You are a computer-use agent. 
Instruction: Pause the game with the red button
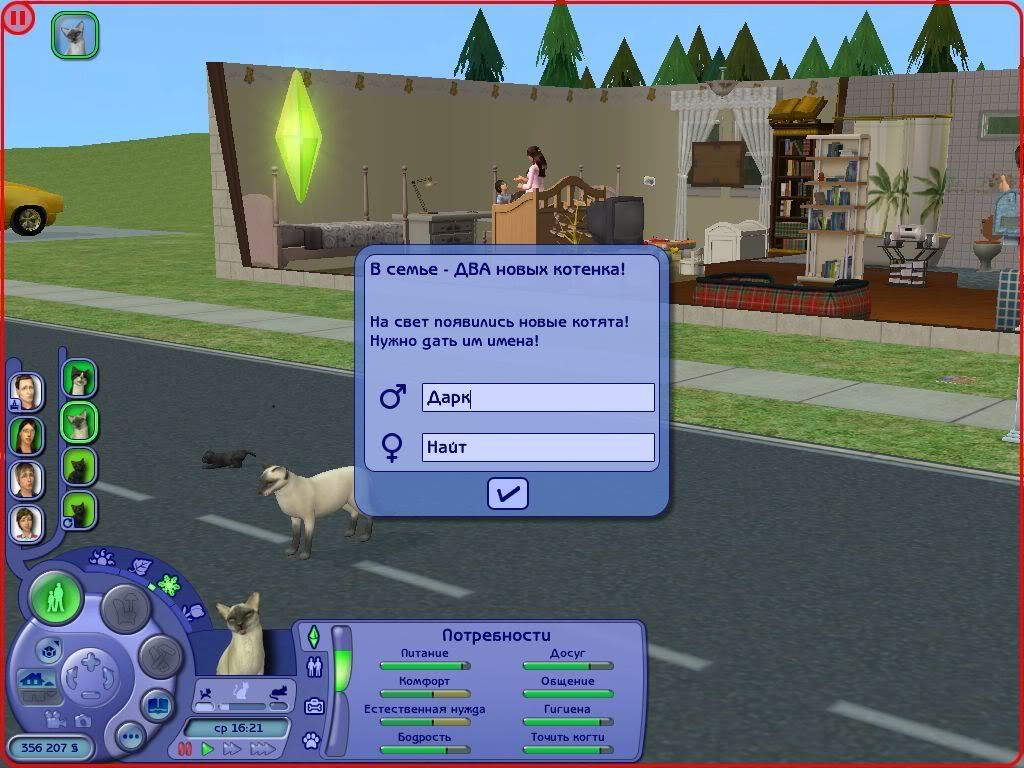[x=185, y=748]
